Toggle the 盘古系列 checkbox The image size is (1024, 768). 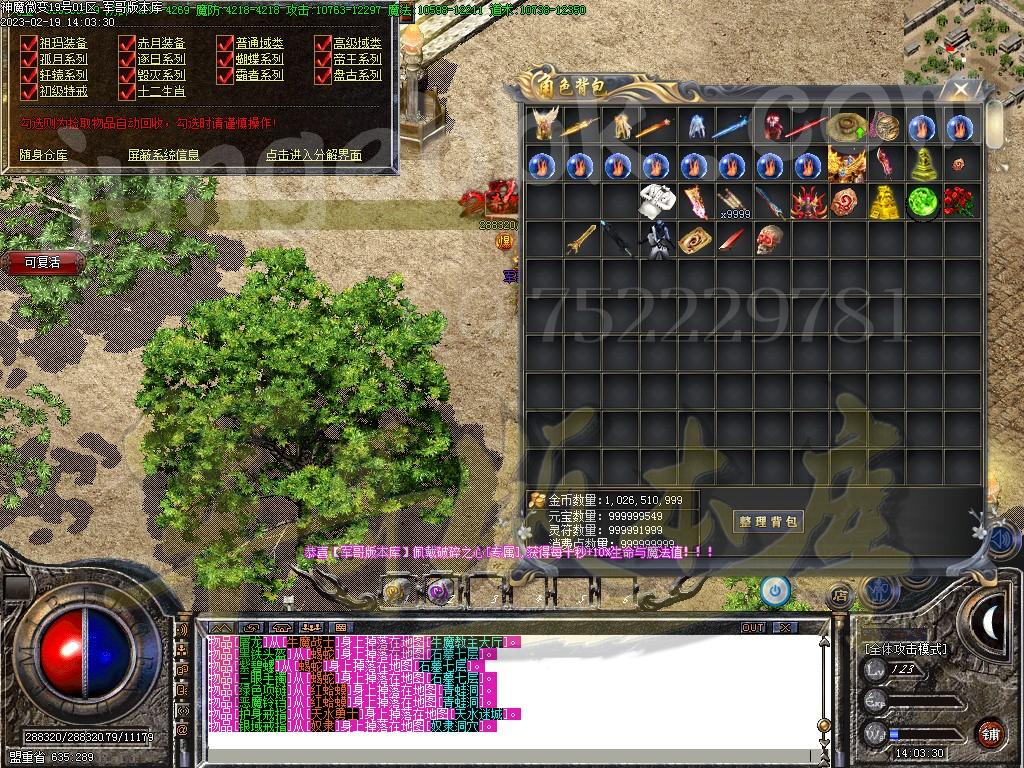[323, 75]
